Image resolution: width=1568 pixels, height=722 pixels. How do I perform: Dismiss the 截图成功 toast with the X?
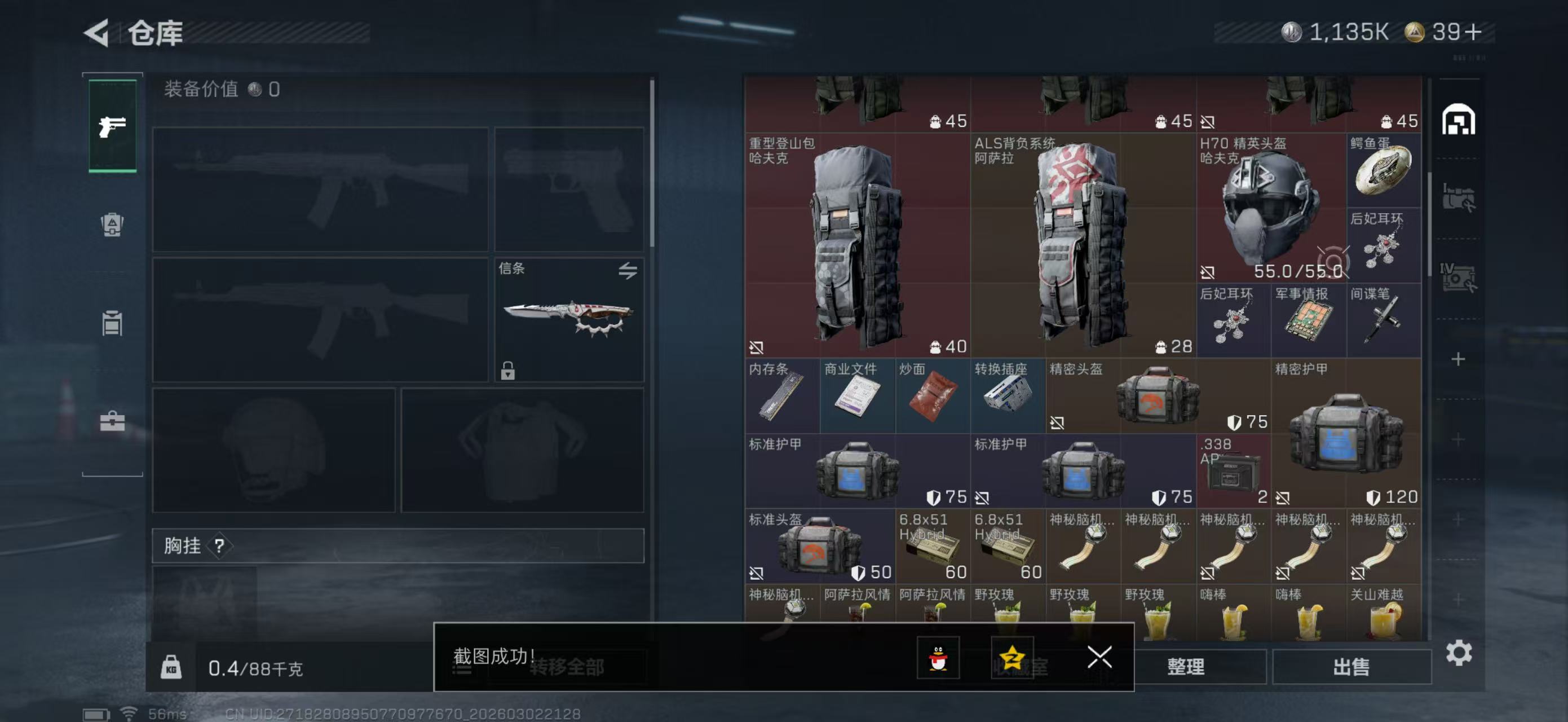(x=1099, y=658)
